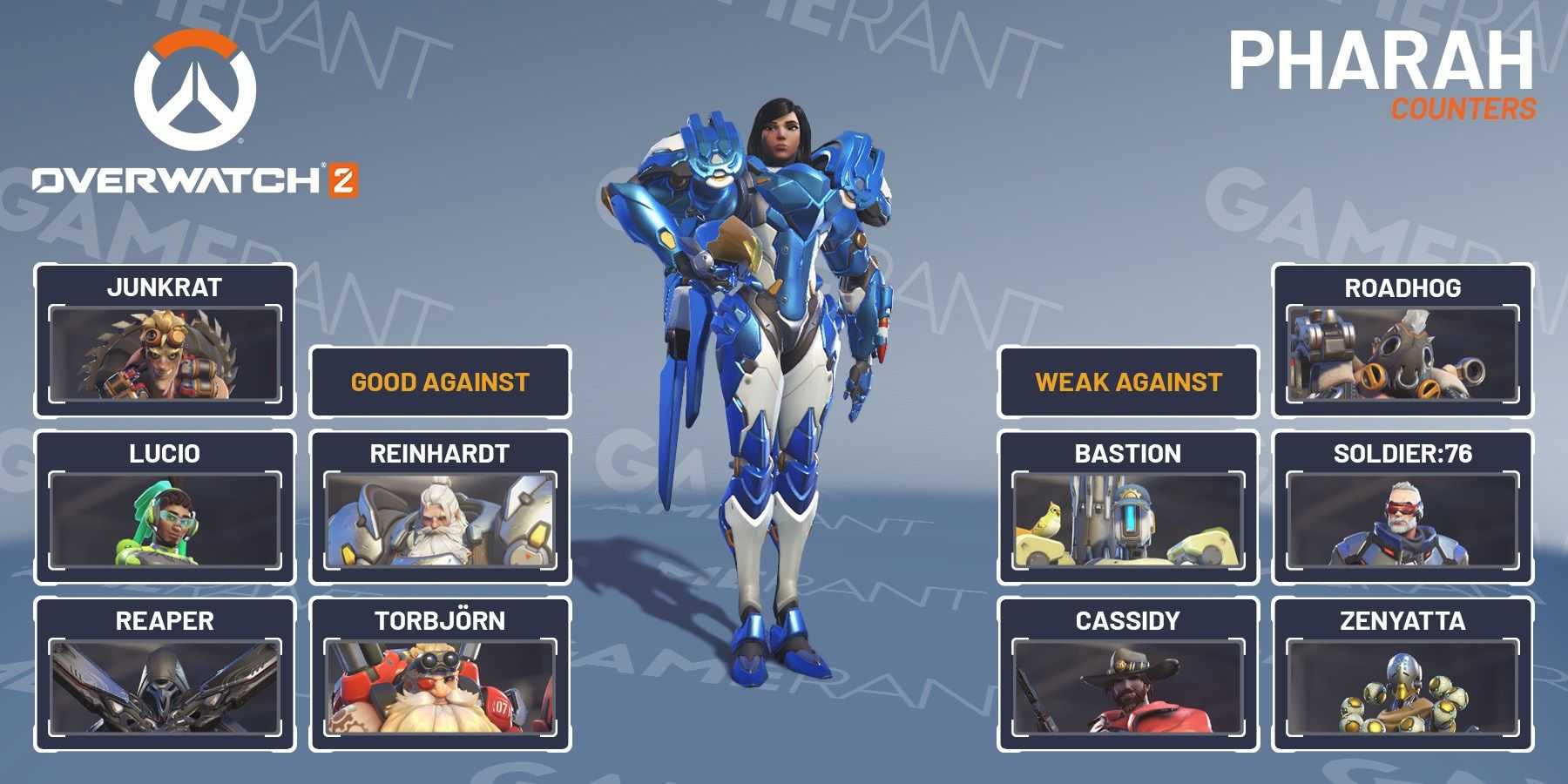Screen dimensions: 1568x784
Task: Choose the Zenyatta hero card
Action: click(1402, 674)
